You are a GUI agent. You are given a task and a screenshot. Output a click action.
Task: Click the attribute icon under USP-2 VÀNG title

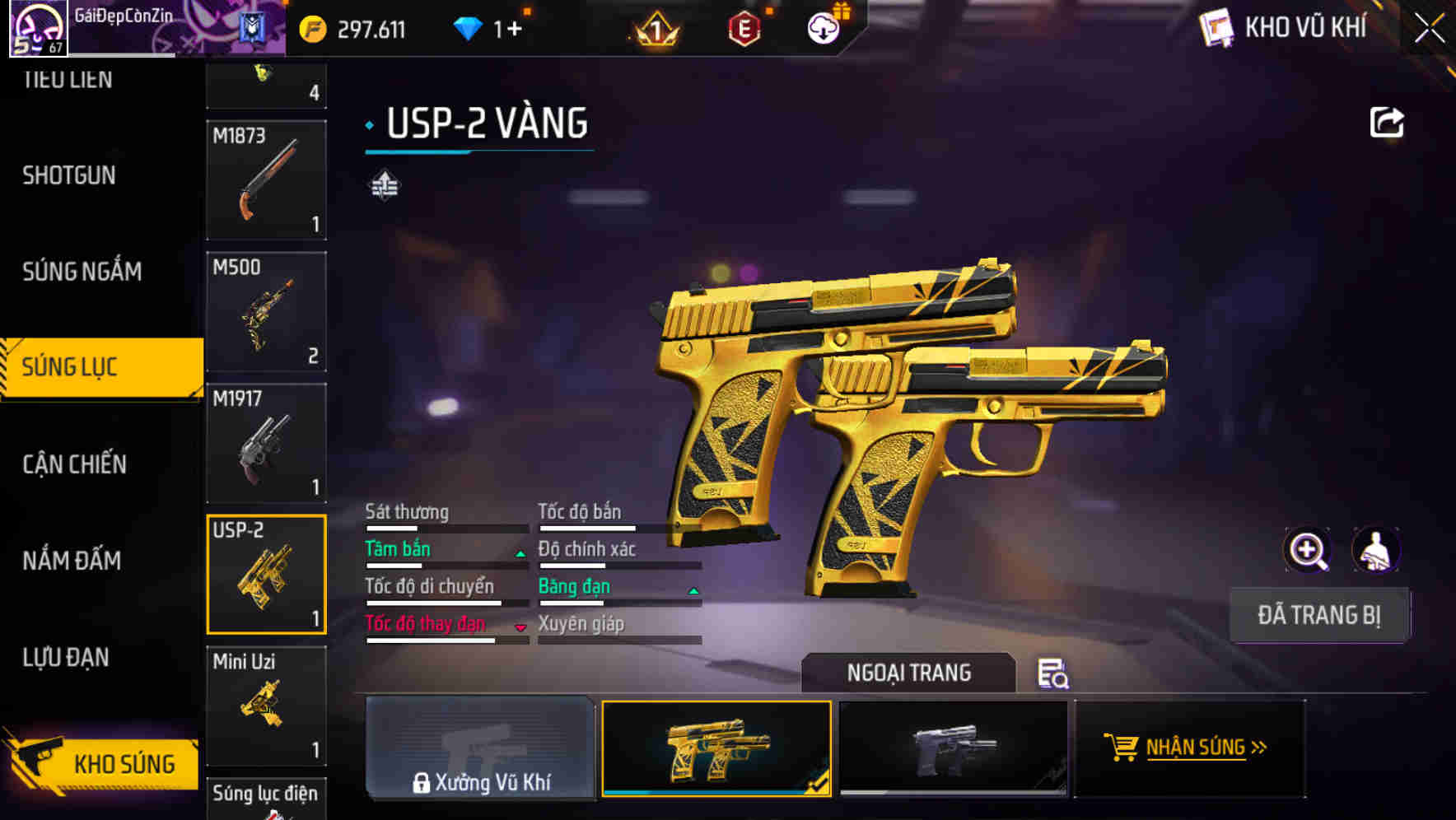tap(384, 184)
